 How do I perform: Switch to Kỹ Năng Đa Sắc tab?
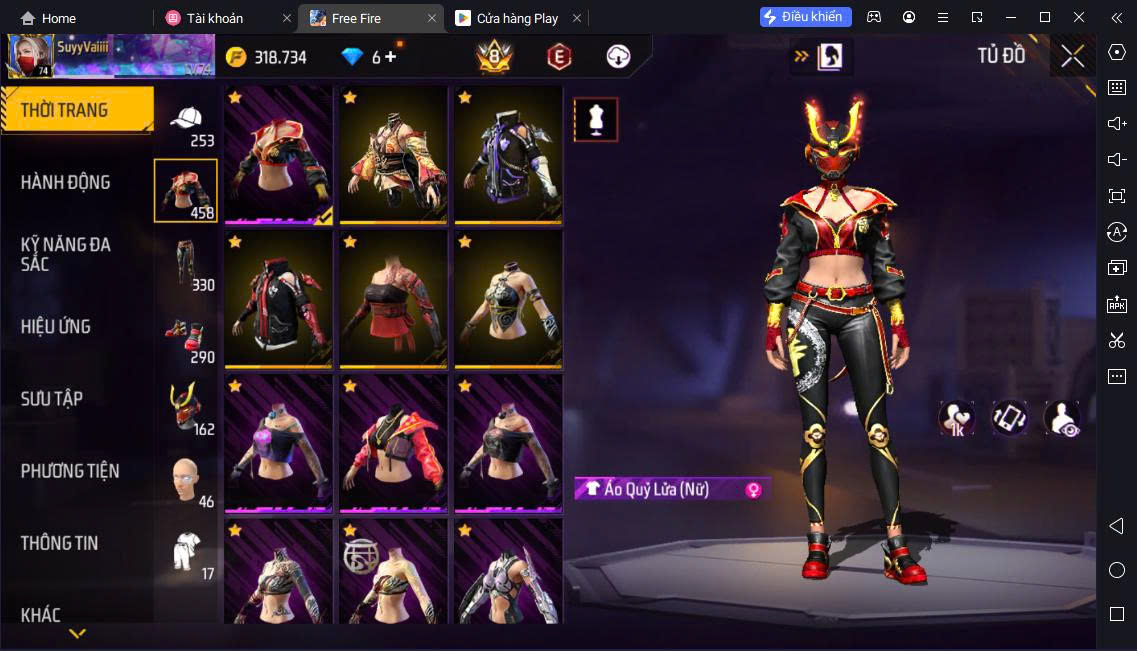click(66, 254)
